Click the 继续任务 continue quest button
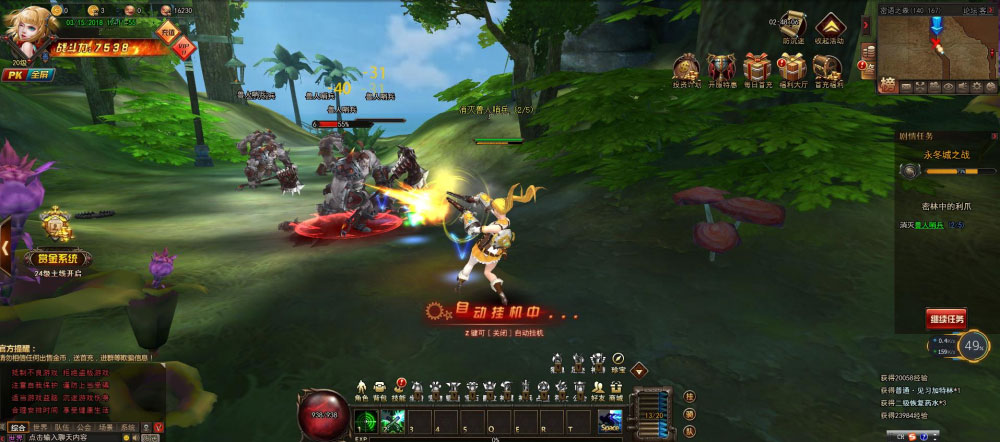 (946, 319)
